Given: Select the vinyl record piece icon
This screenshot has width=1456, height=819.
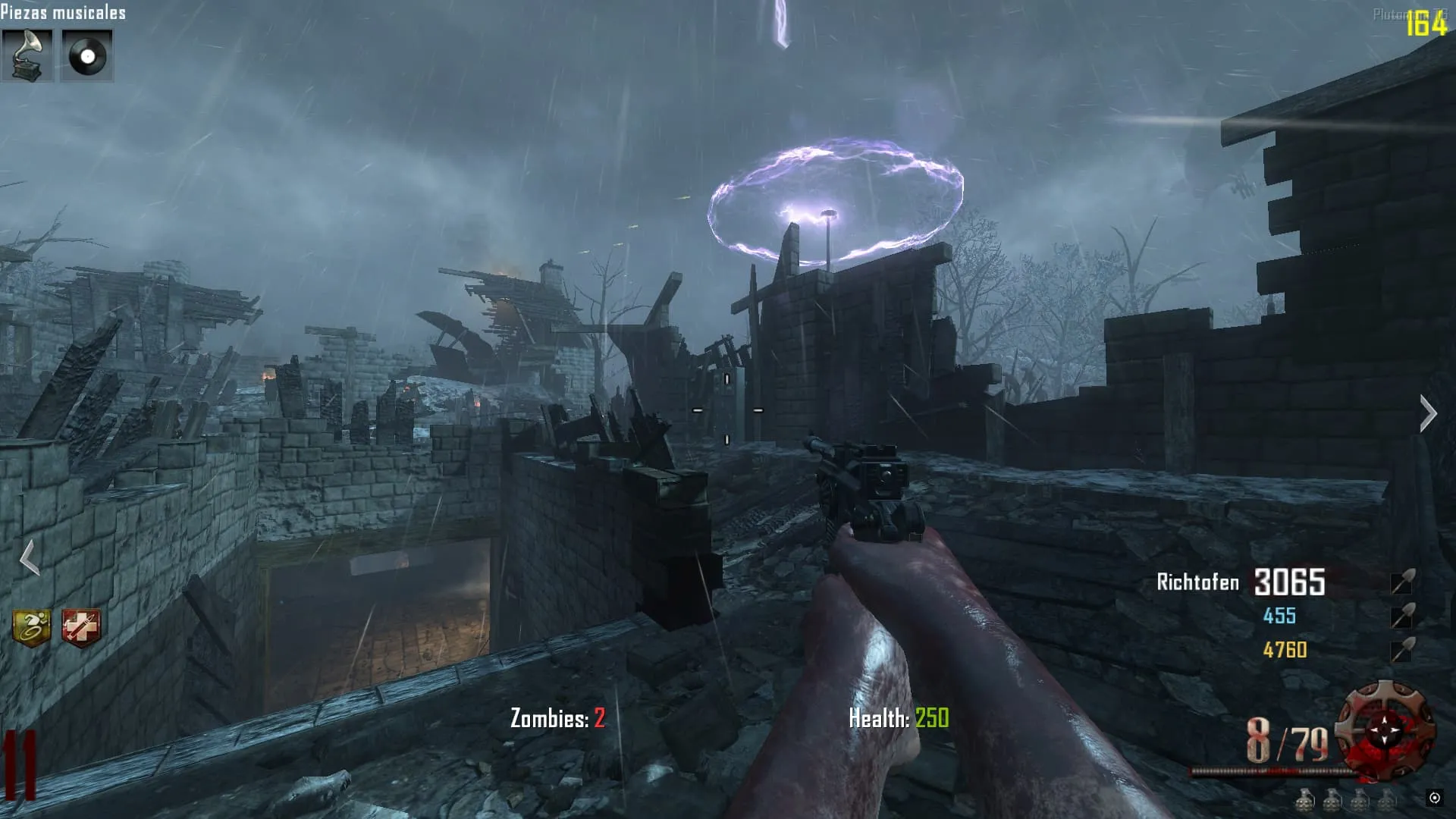Looking at the screenshot, I should pos(86,55).
